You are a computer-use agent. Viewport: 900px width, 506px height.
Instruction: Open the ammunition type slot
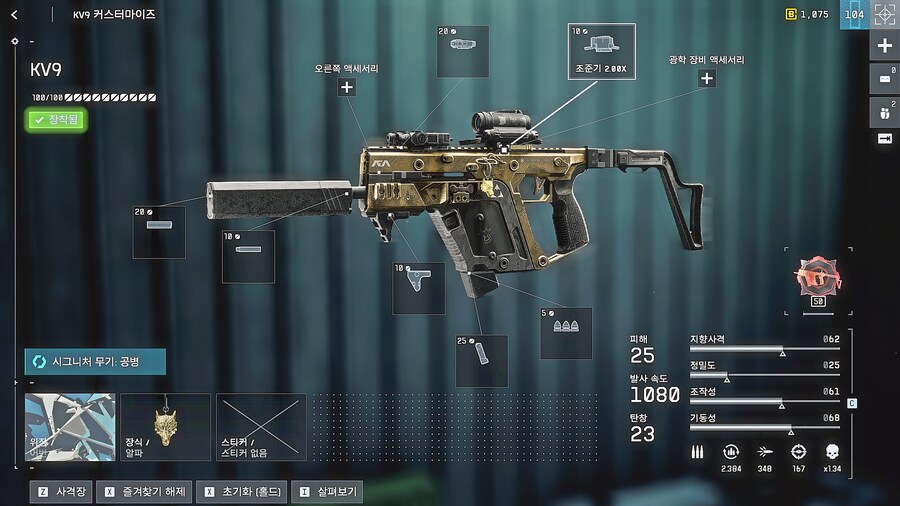566,333
